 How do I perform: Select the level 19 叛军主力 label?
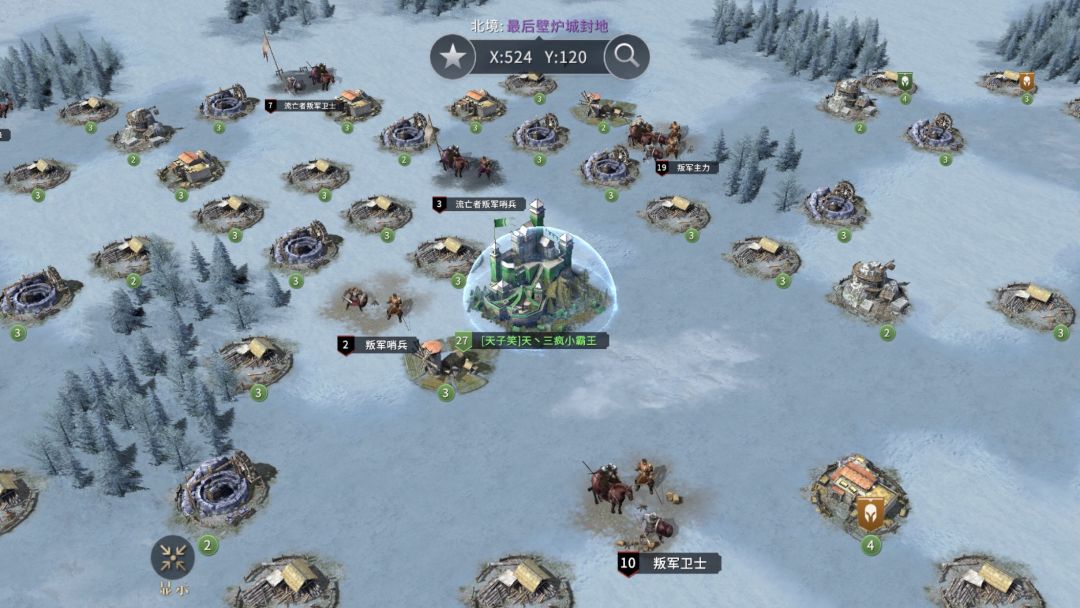(688, 168)
